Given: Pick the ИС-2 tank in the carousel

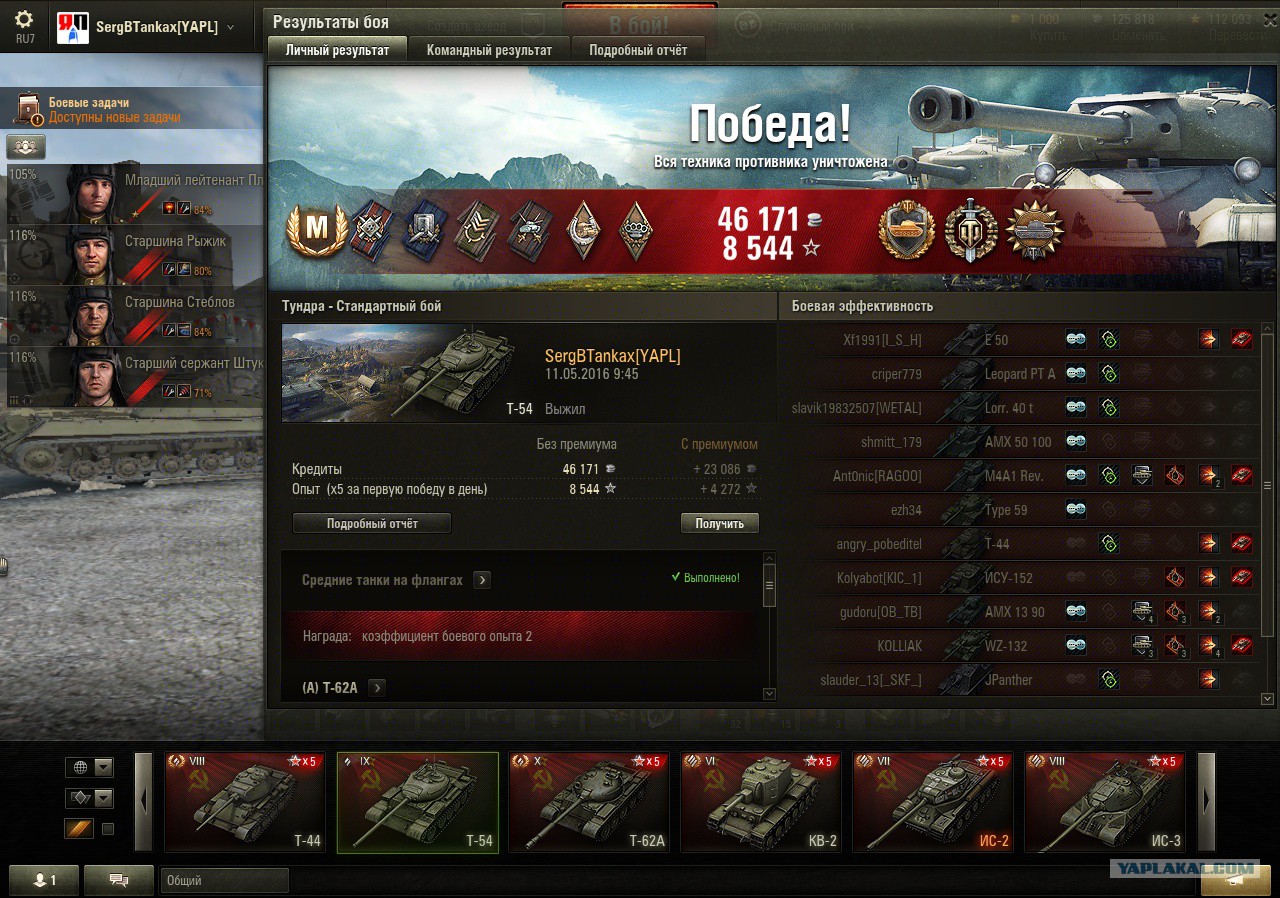Looking at the screenshot, I should [x=933, y=802].
